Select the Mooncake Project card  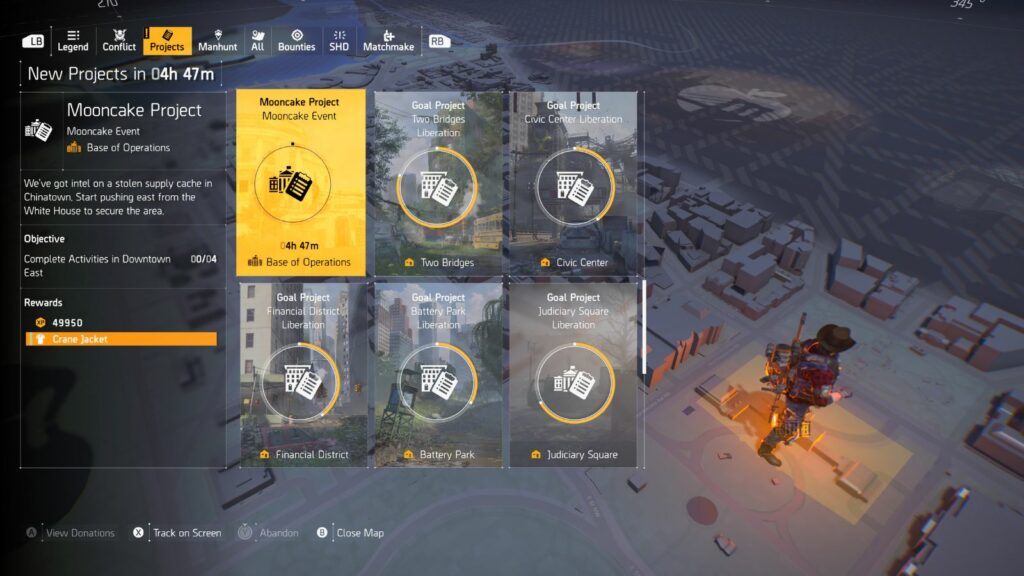tap(301, 183)
